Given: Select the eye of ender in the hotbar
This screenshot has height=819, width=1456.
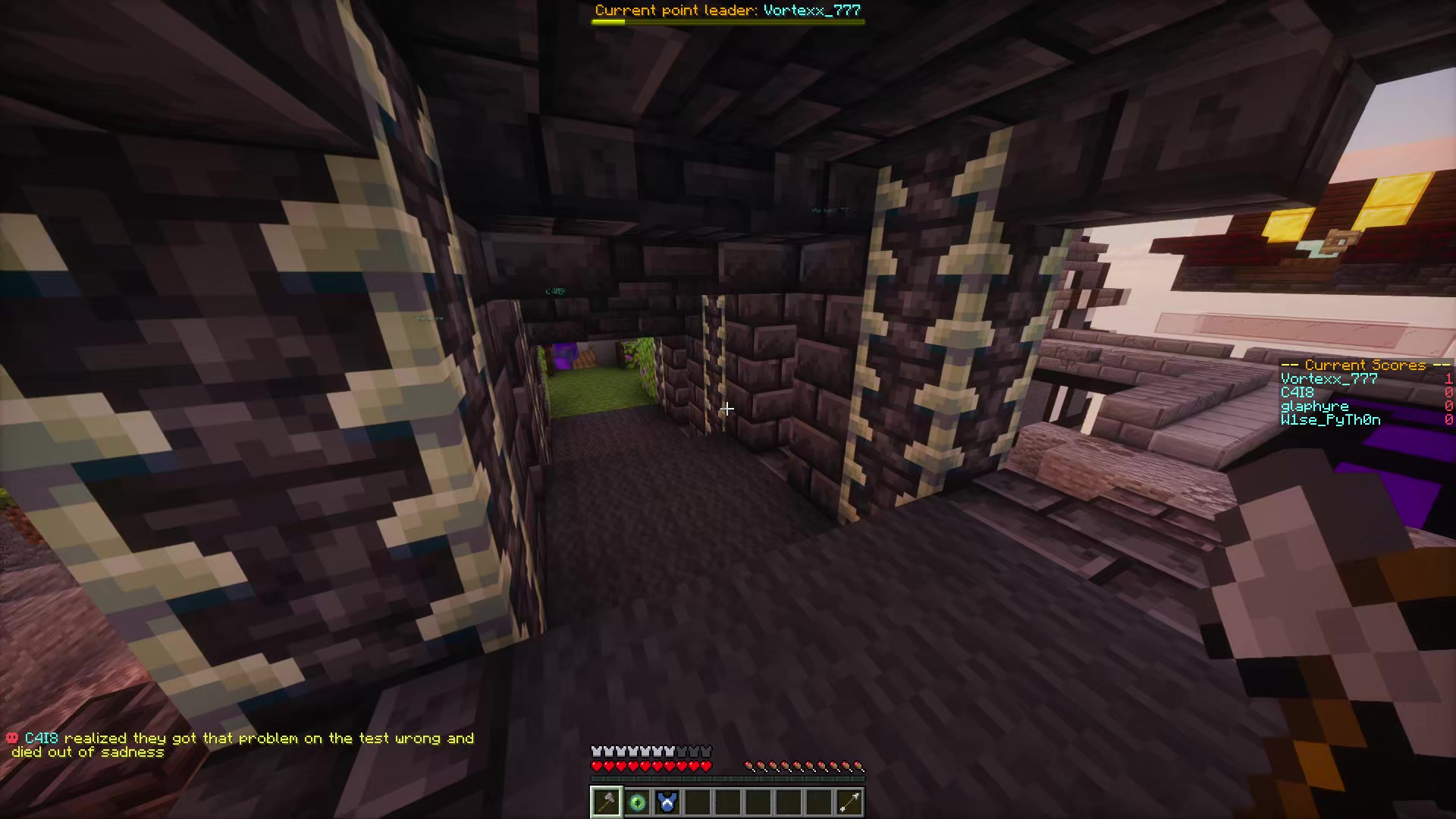Looking at the screenshot, I should [637, 802].
